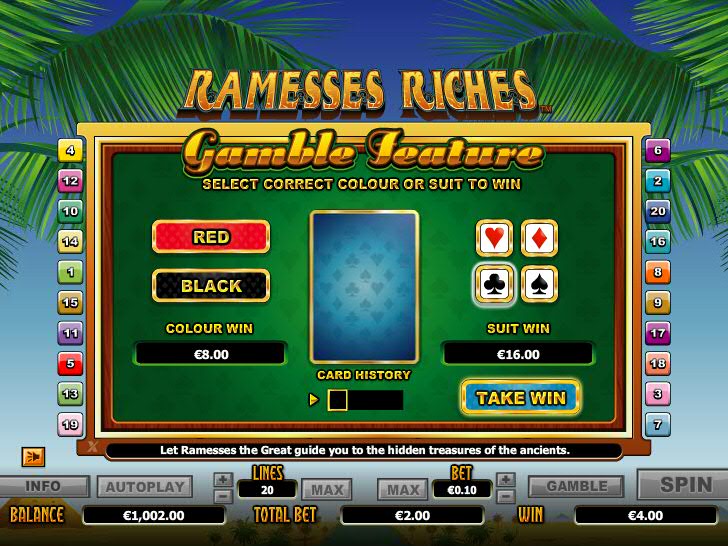728x546 pixels.
Task: Click the GAMBLE button
Action: point(576,487)
